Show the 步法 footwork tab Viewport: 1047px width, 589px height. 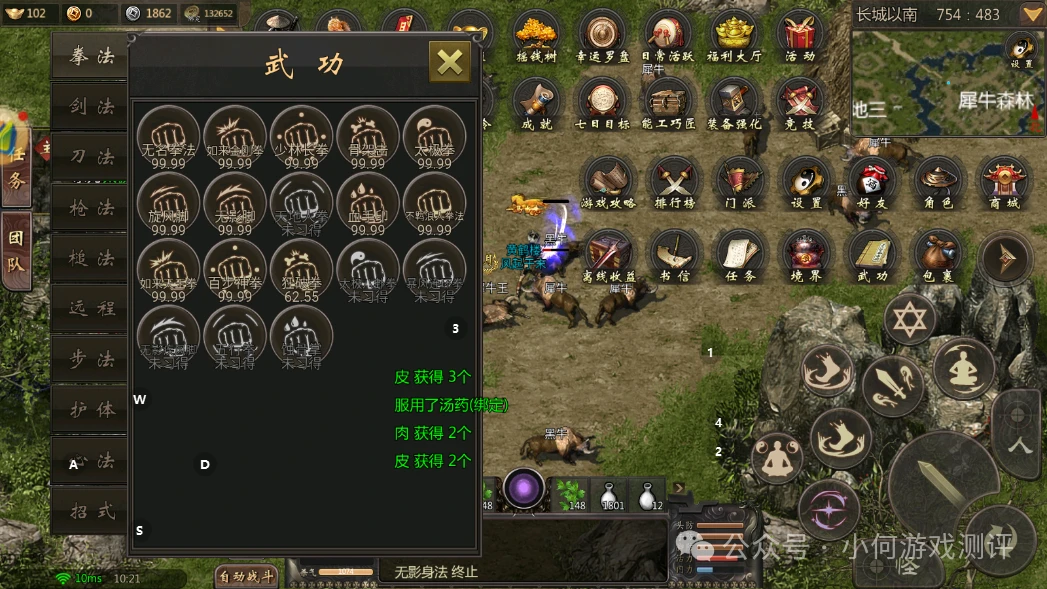91,360
